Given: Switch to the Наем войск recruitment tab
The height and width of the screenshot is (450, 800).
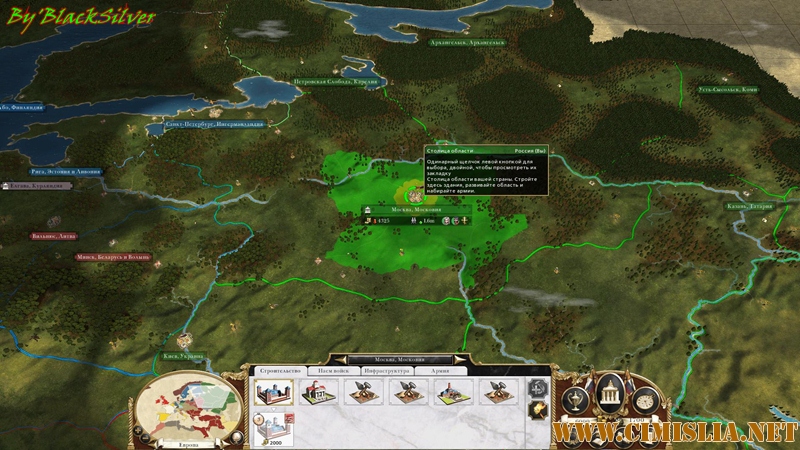Looking at the screenshot, I should [332, 370].
